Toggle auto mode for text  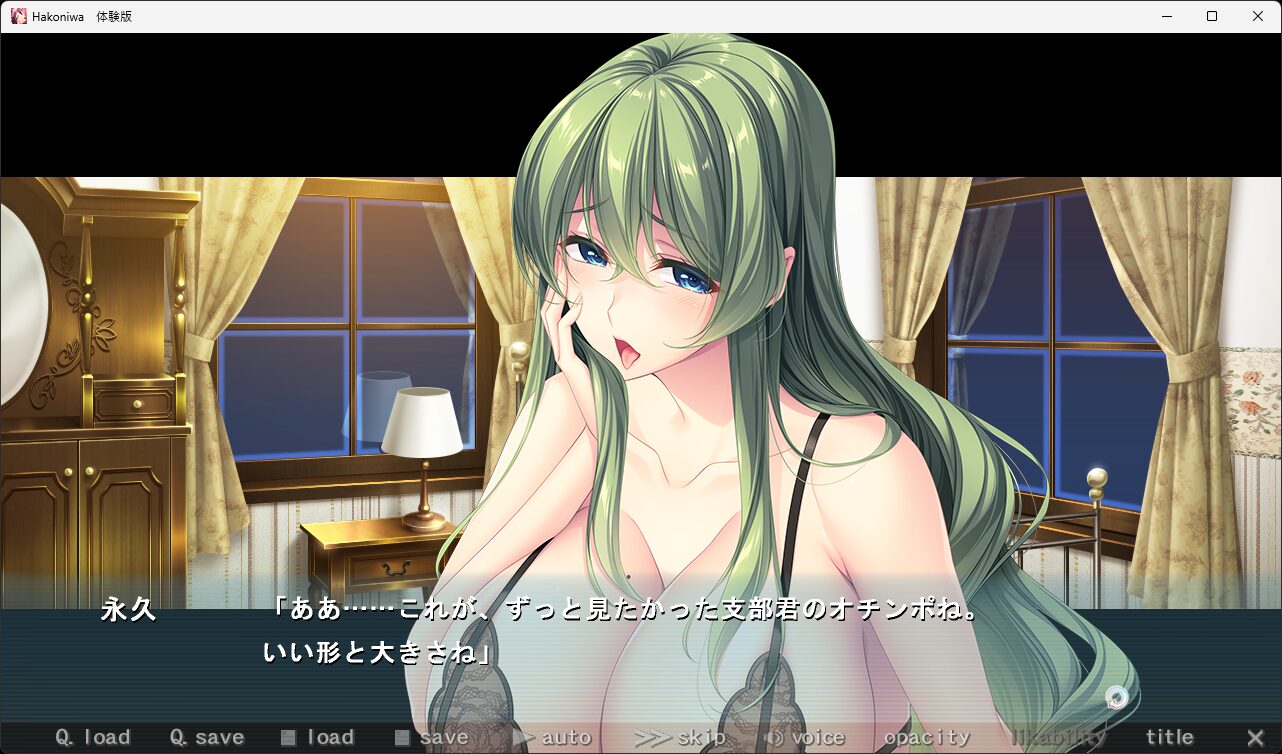pyautogui.click(x=552, y=738)
